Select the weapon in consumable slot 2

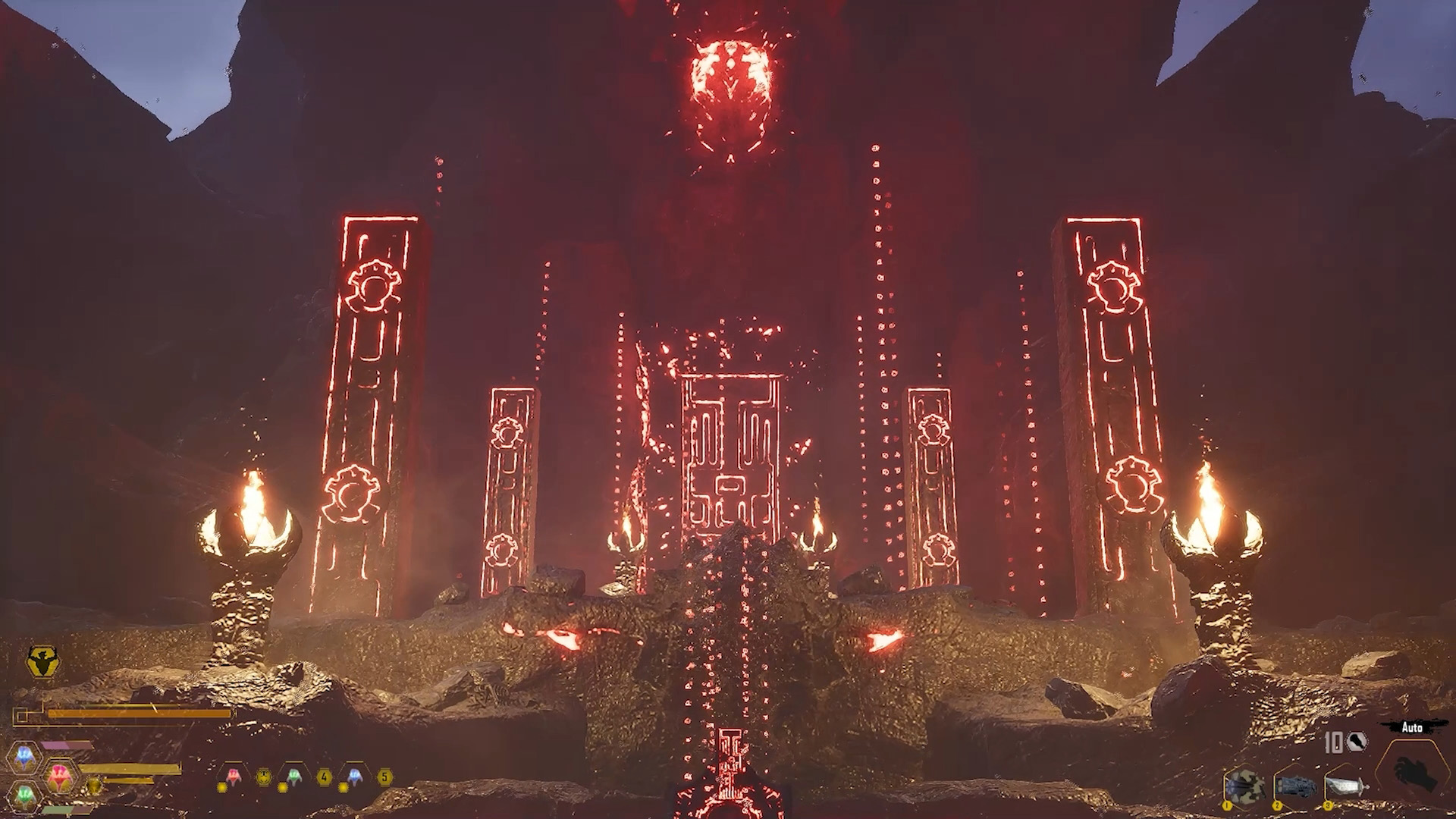click(1297, 786)
